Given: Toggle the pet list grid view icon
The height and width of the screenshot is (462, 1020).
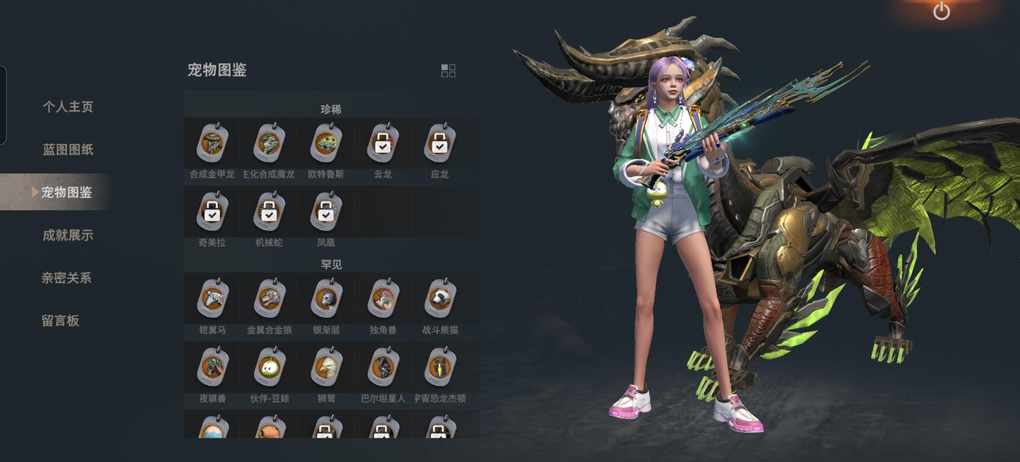Looking at the screenshot, I should click(x=448, y=70).
